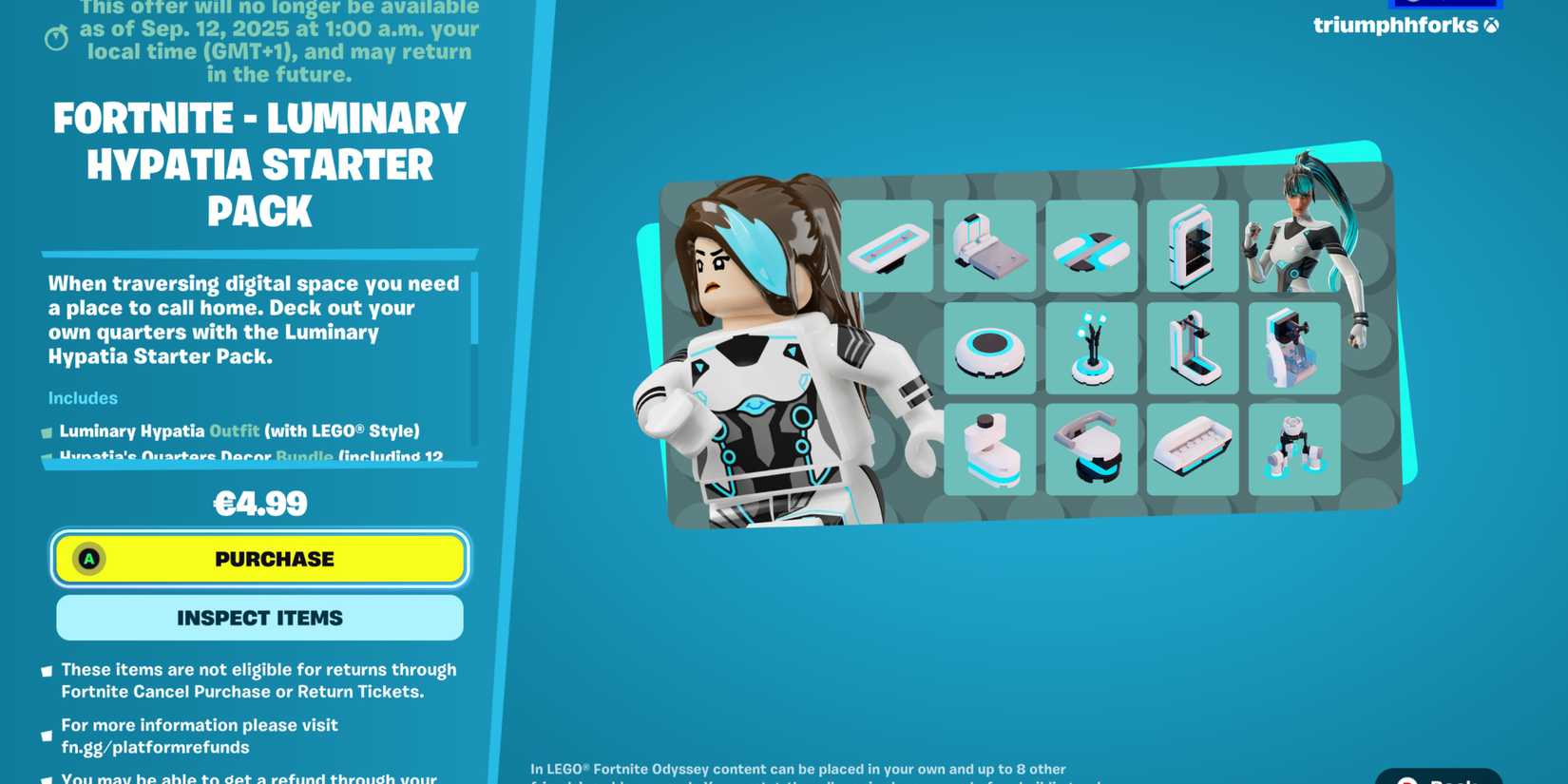
Task: Click the PURCHASE button
Action: click(258, 559)
